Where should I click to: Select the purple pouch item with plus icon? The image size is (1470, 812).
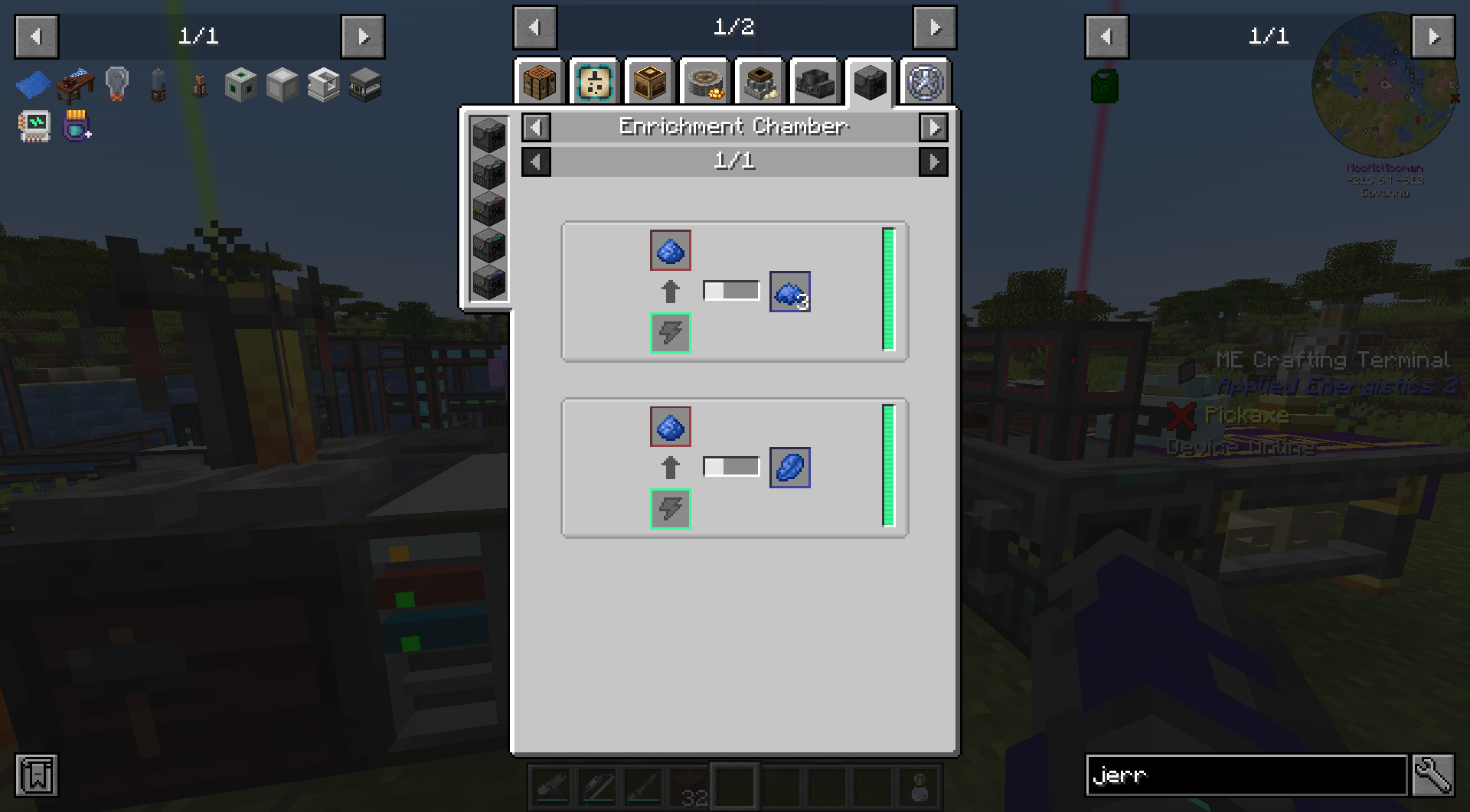click(x=74, y=126)
